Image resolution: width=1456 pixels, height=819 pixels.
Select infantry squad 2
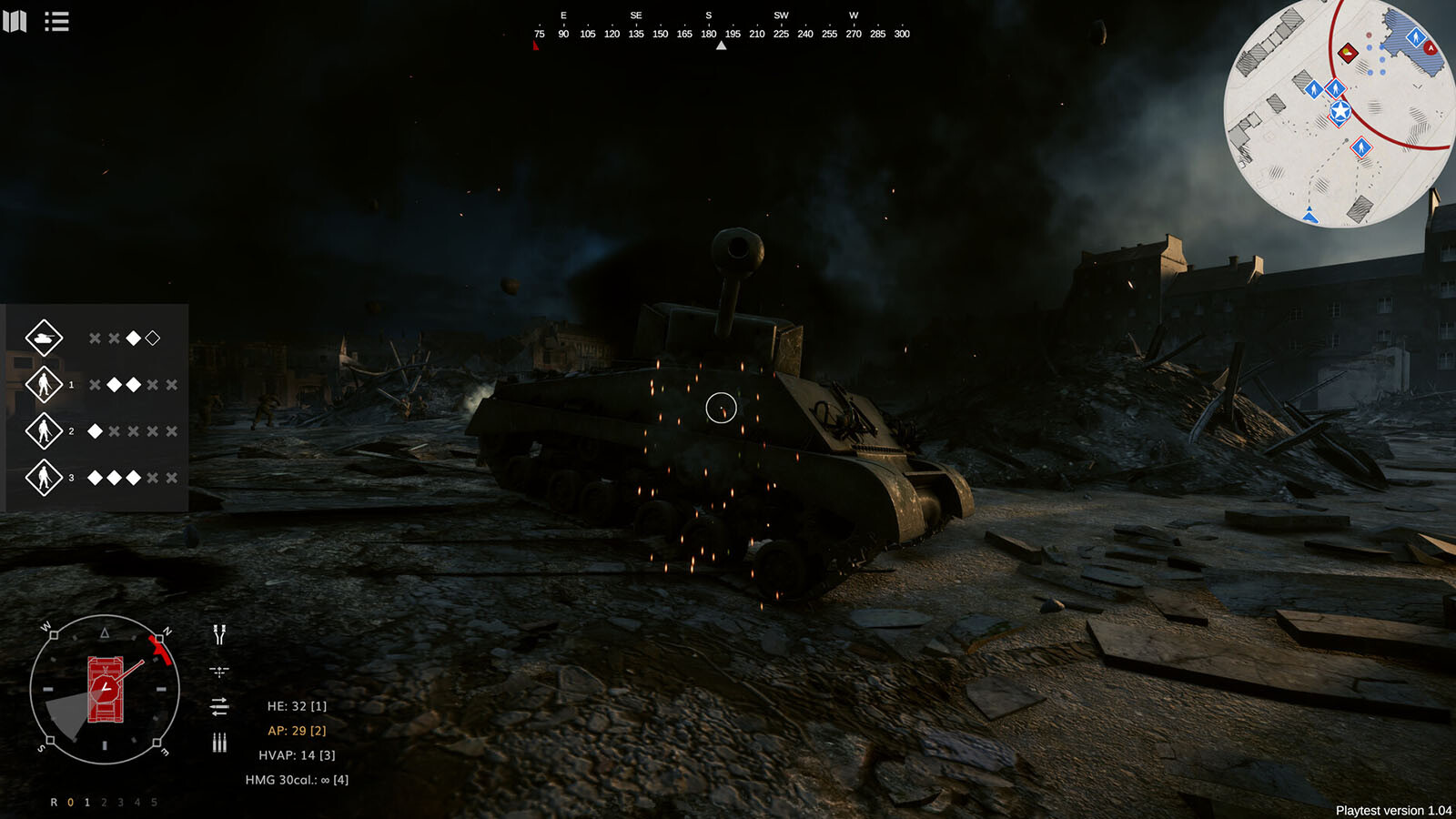tap(44, 431)
